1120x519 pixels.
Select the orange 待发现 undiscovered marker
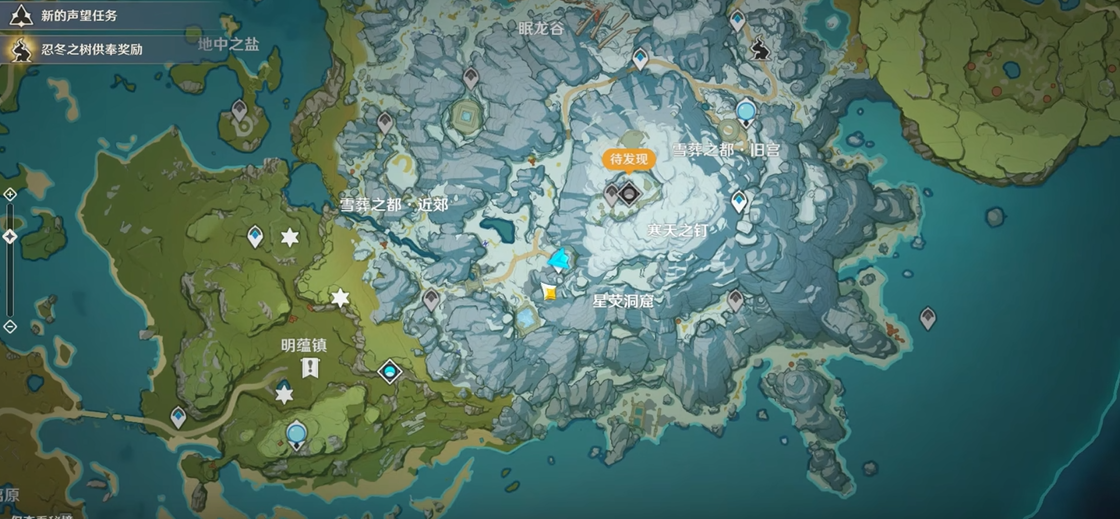point(629,159)
